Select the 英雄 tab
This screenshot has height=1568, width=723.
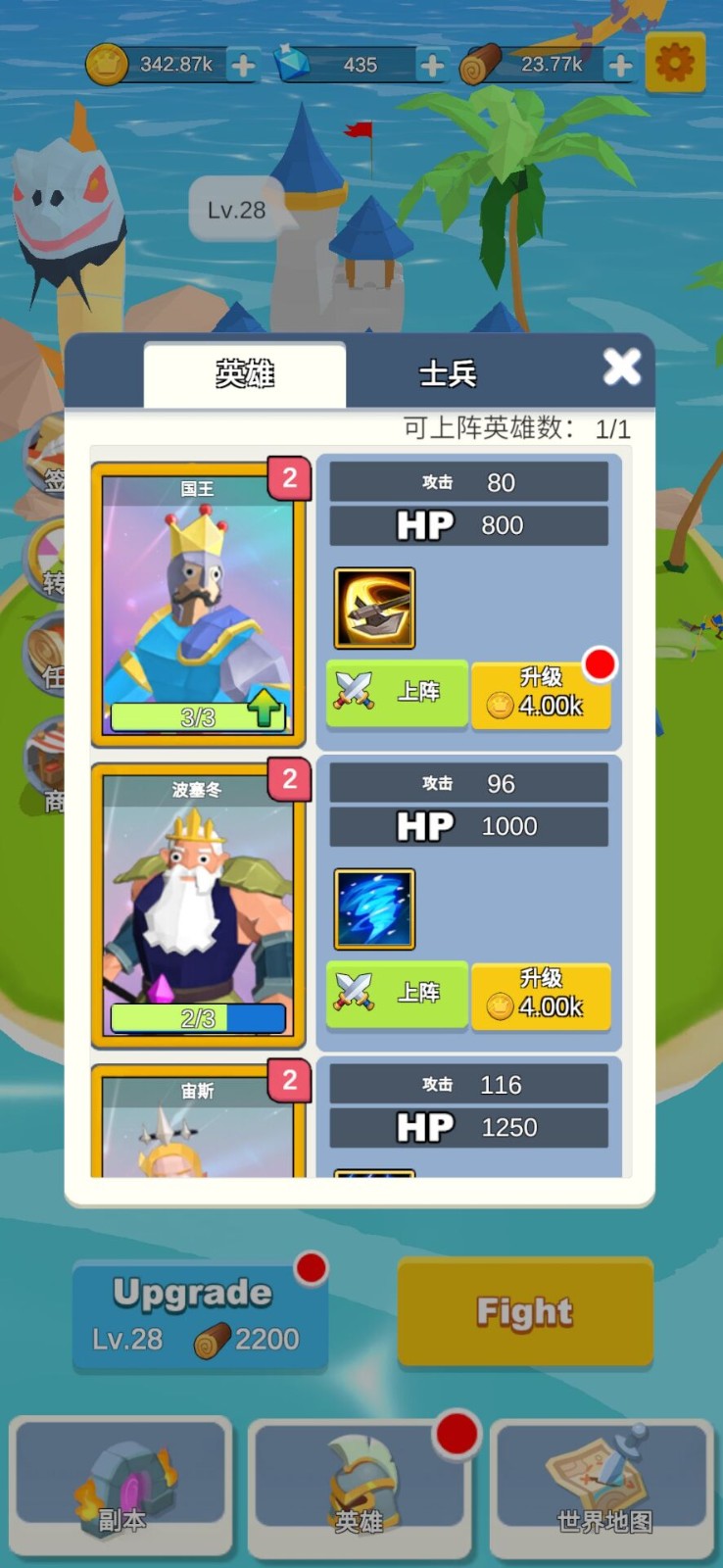(245, 373)
